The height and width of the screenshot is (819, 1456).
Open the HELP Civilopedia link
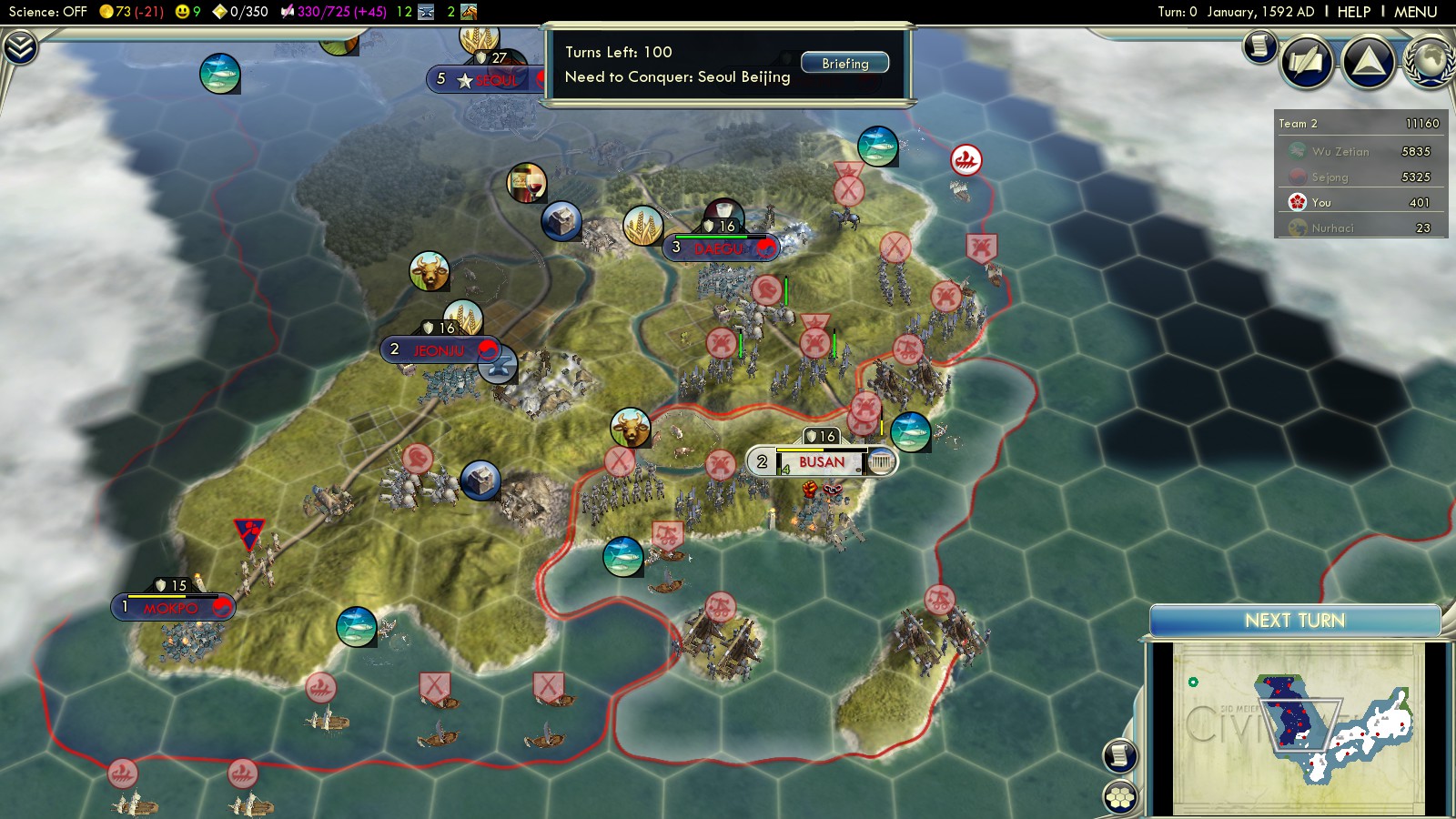click(1353, 12)
